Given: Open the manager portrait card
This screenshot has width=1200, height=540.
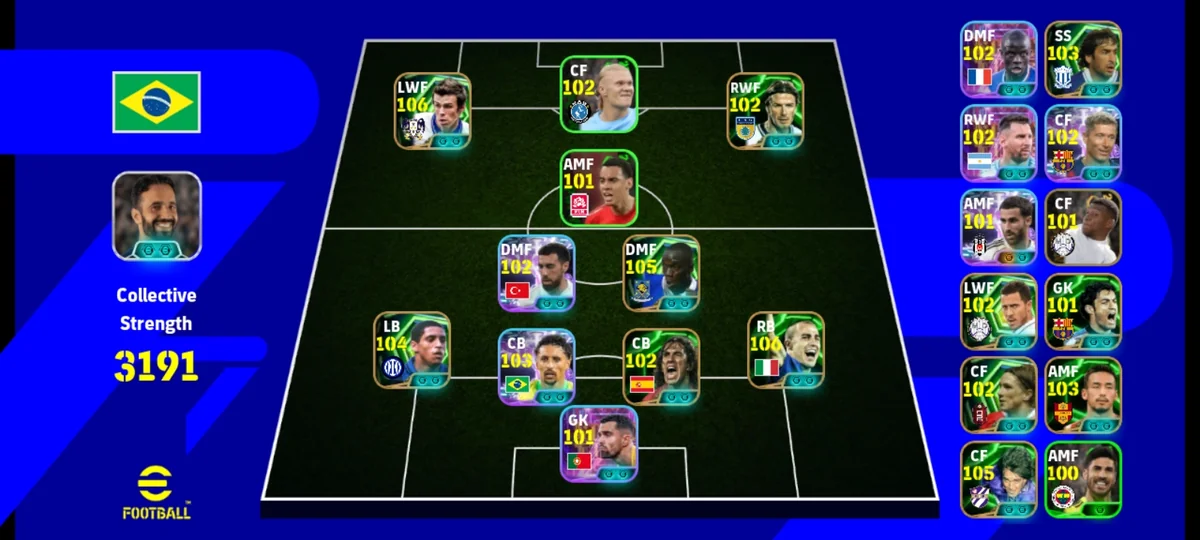Looking at the screenshot, I should (156, 216).
